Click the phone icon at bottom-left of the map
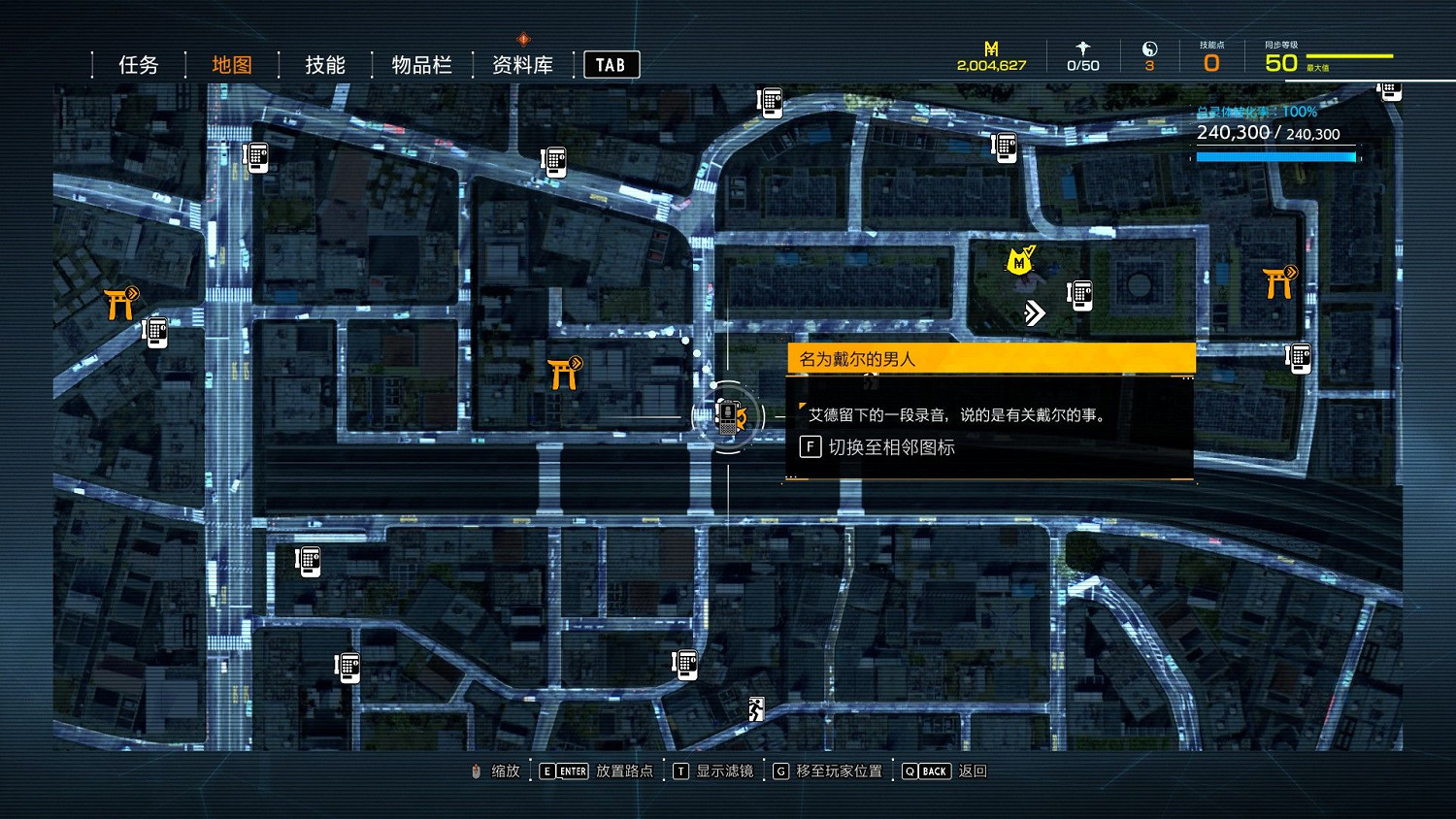This screenshot has height=819, width=1456. tap(347, 667)
